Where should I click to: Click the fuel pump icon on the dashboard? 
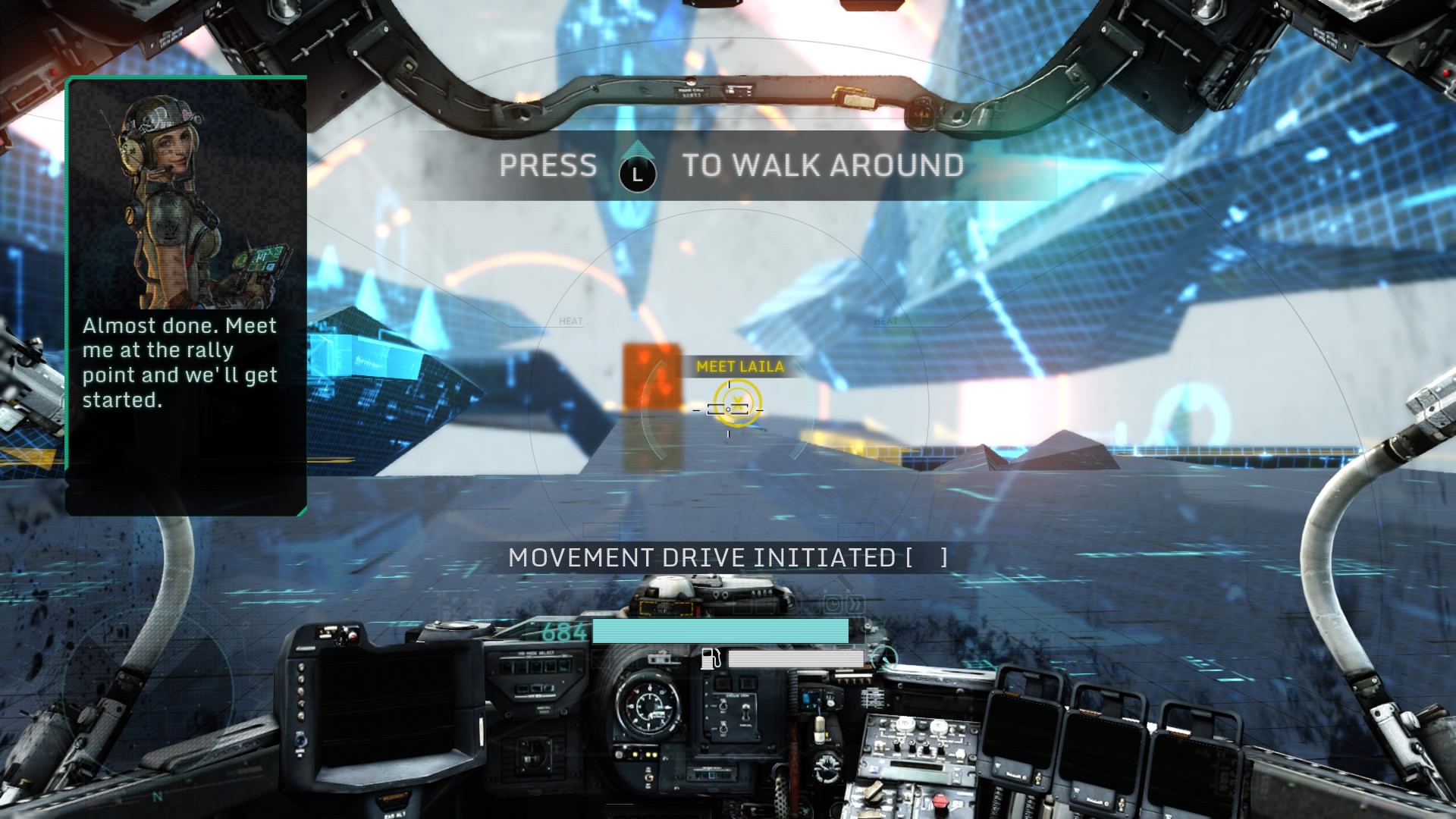711,660
